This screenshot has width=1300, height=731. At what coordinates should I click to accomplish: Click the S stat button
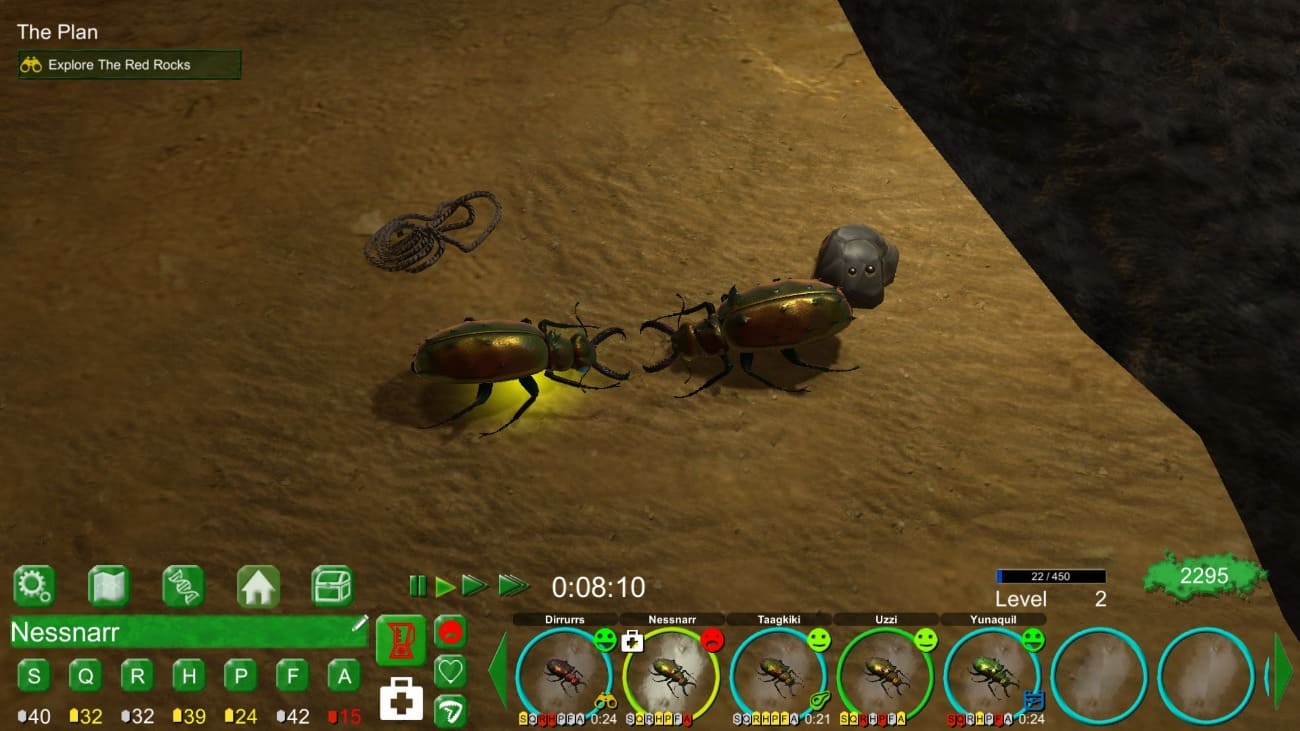point(34,676)
